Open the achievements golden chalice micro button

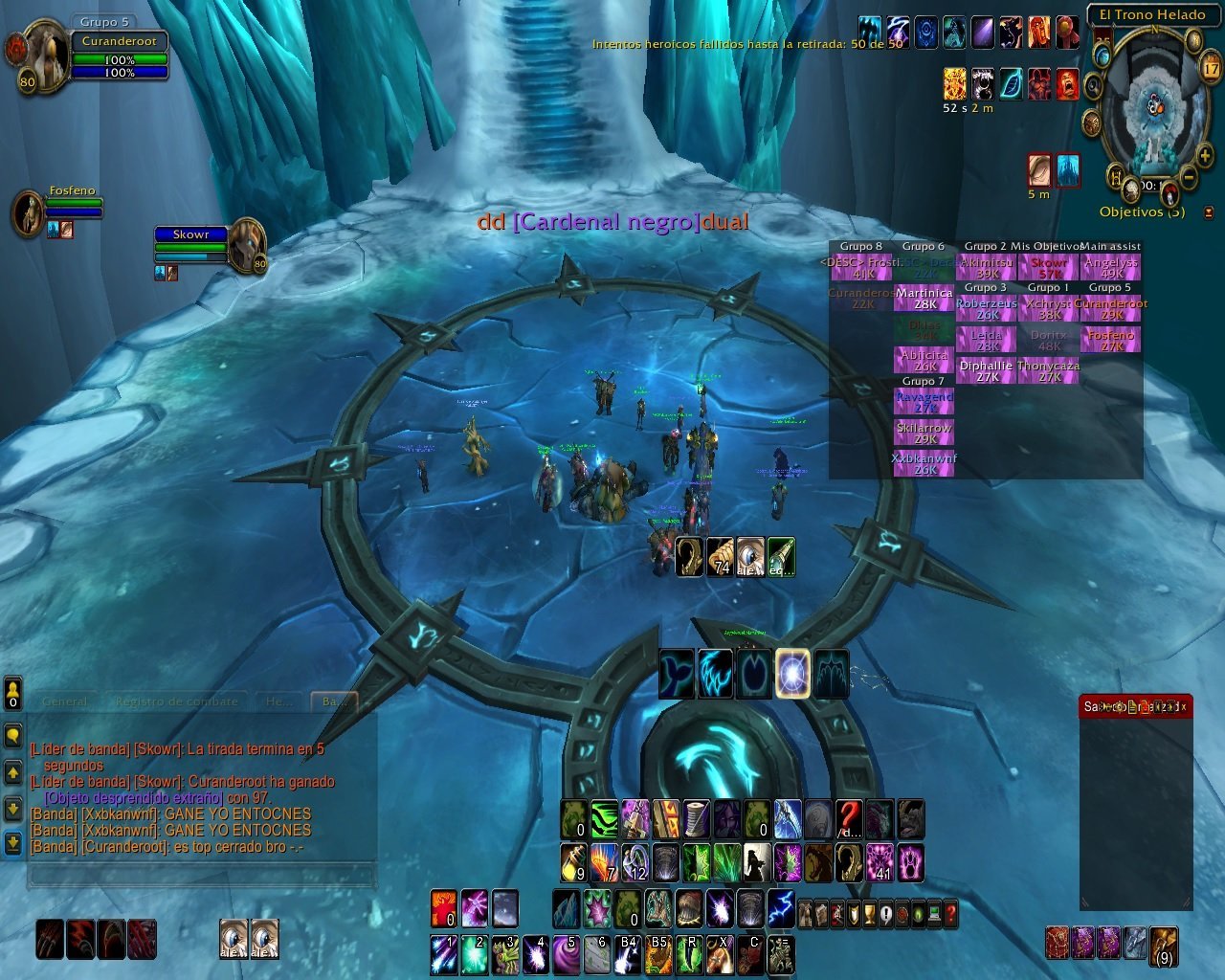click(x=868, y=915)
